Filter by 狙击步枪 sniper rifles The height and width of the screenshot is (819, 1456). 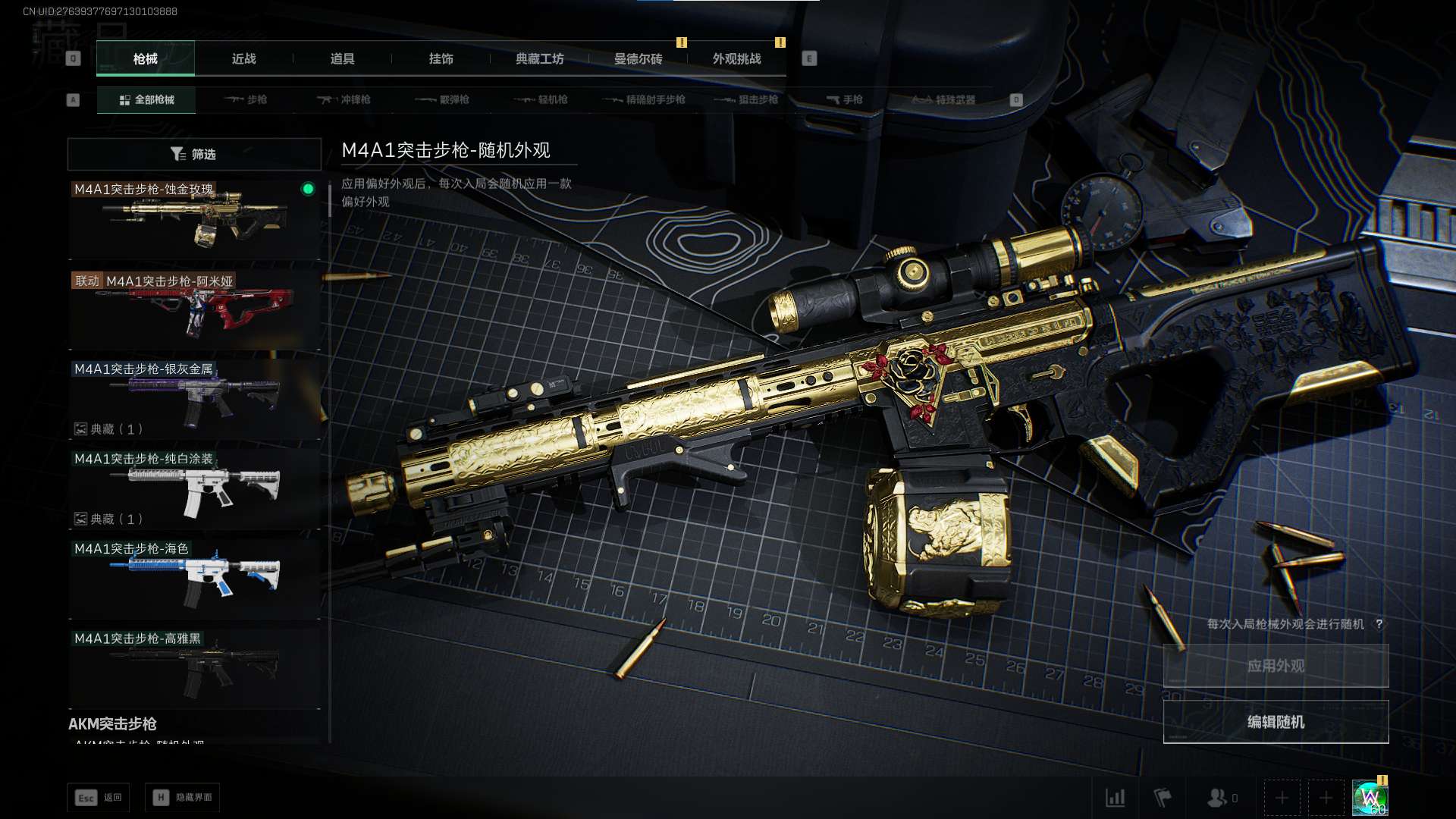pyautogui.click(x=746, y=100)
